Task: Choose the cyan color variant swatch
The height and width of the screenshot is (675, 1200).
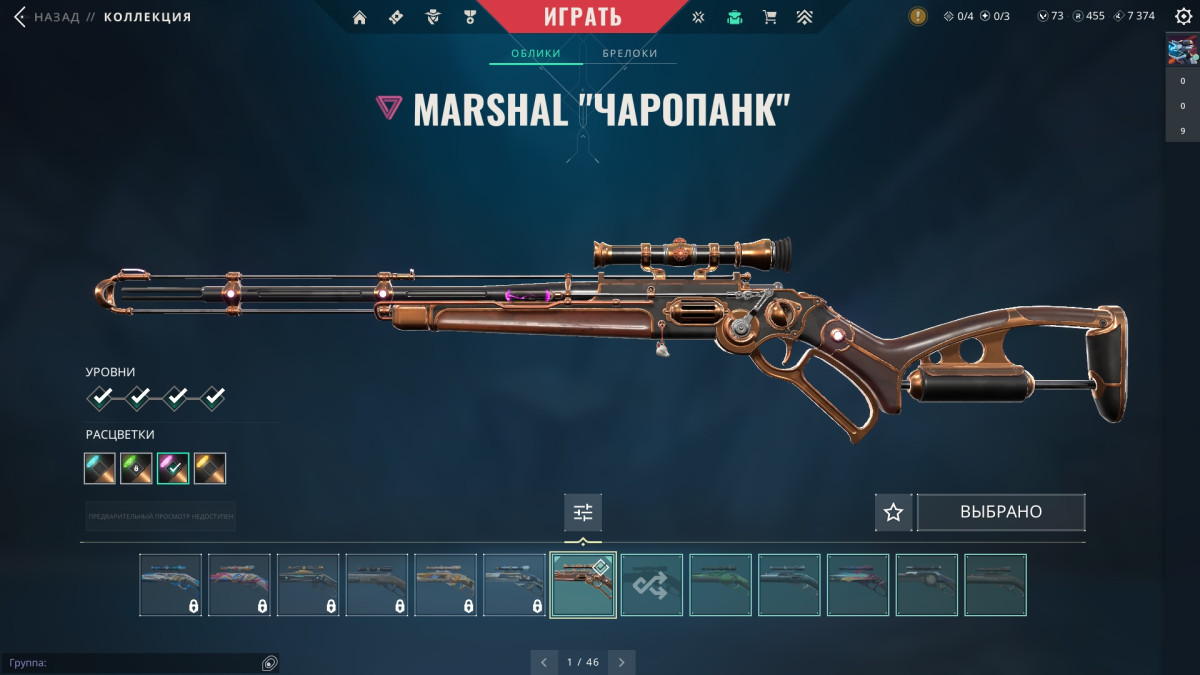Action: (100, 468)
